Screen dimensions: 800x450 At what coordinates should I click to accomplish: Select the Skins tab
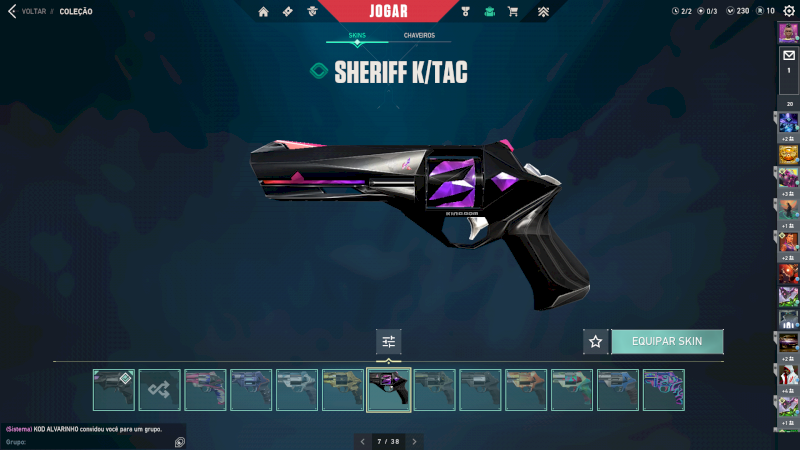pyautogui.click(x=357, y=35)
